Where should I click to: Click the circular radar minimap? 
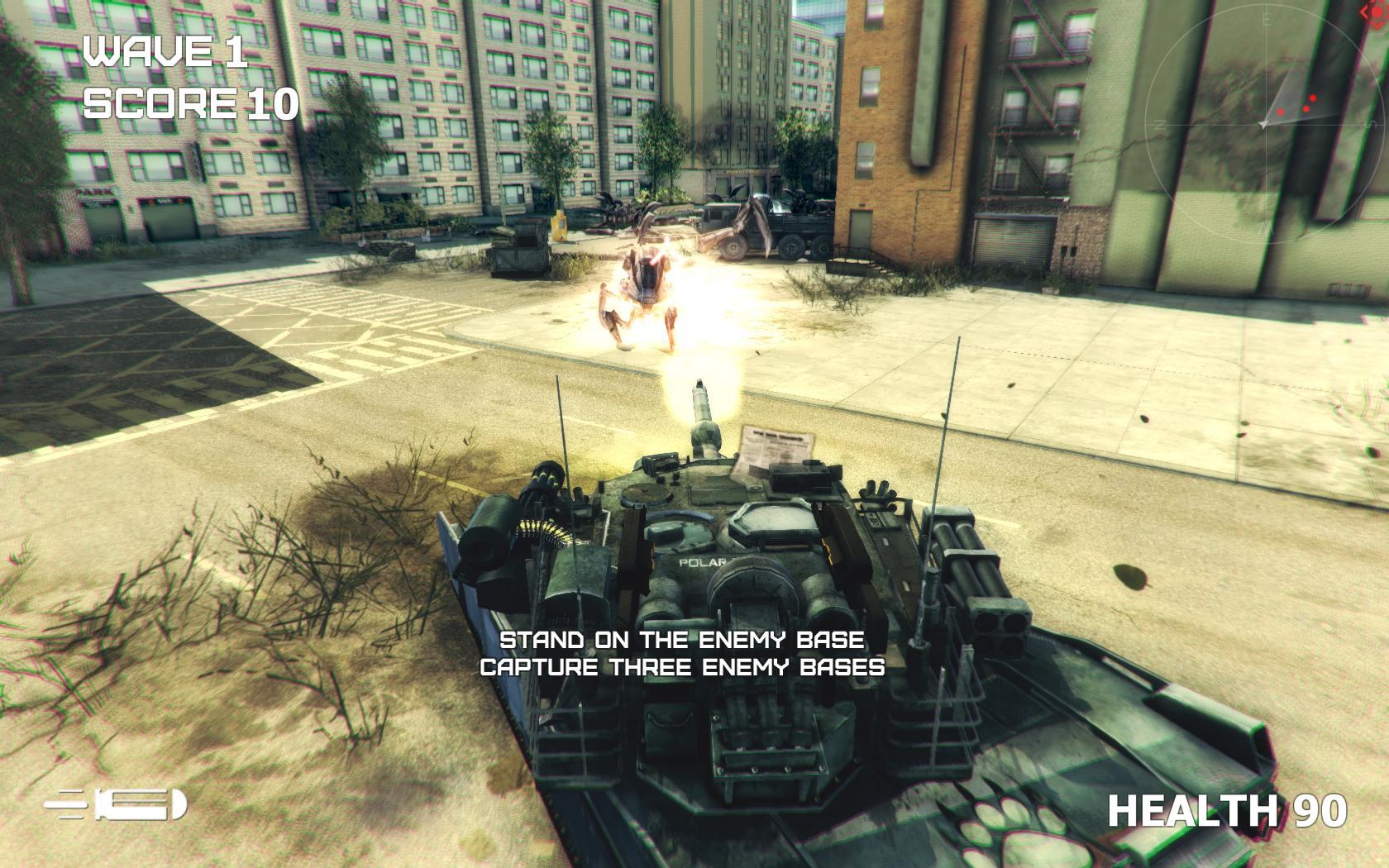point(1265,124)
